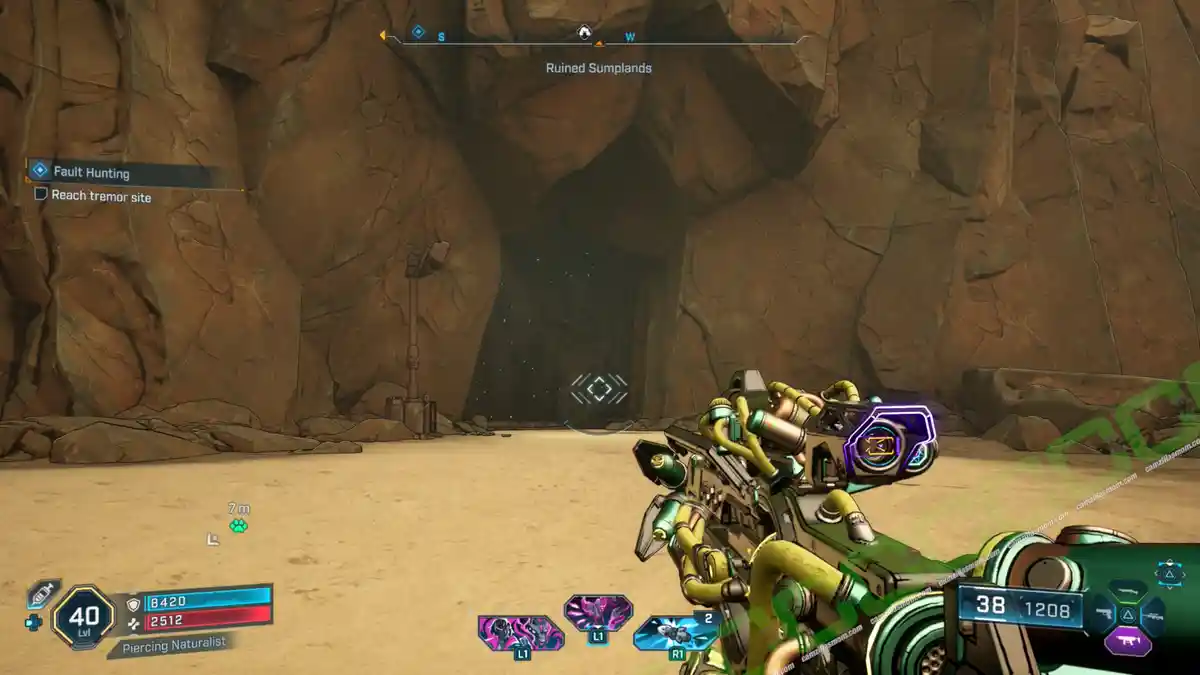Equip the top green-underlined weapon slot
The height and width of the screenshot is (675, 1200).
click(x=1128, y=591)
